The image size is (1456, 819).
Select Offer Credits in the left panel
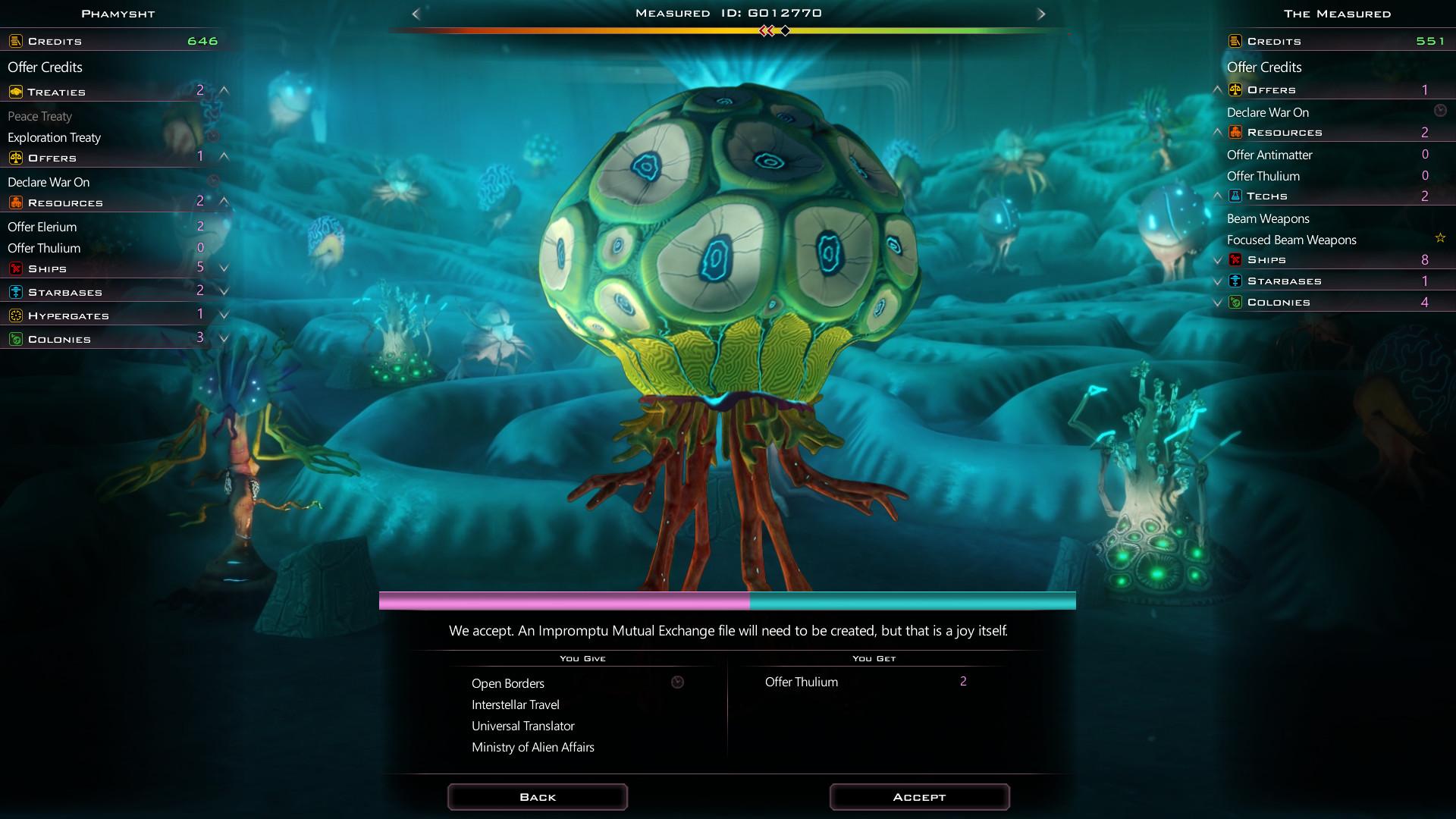click(44, 67)
